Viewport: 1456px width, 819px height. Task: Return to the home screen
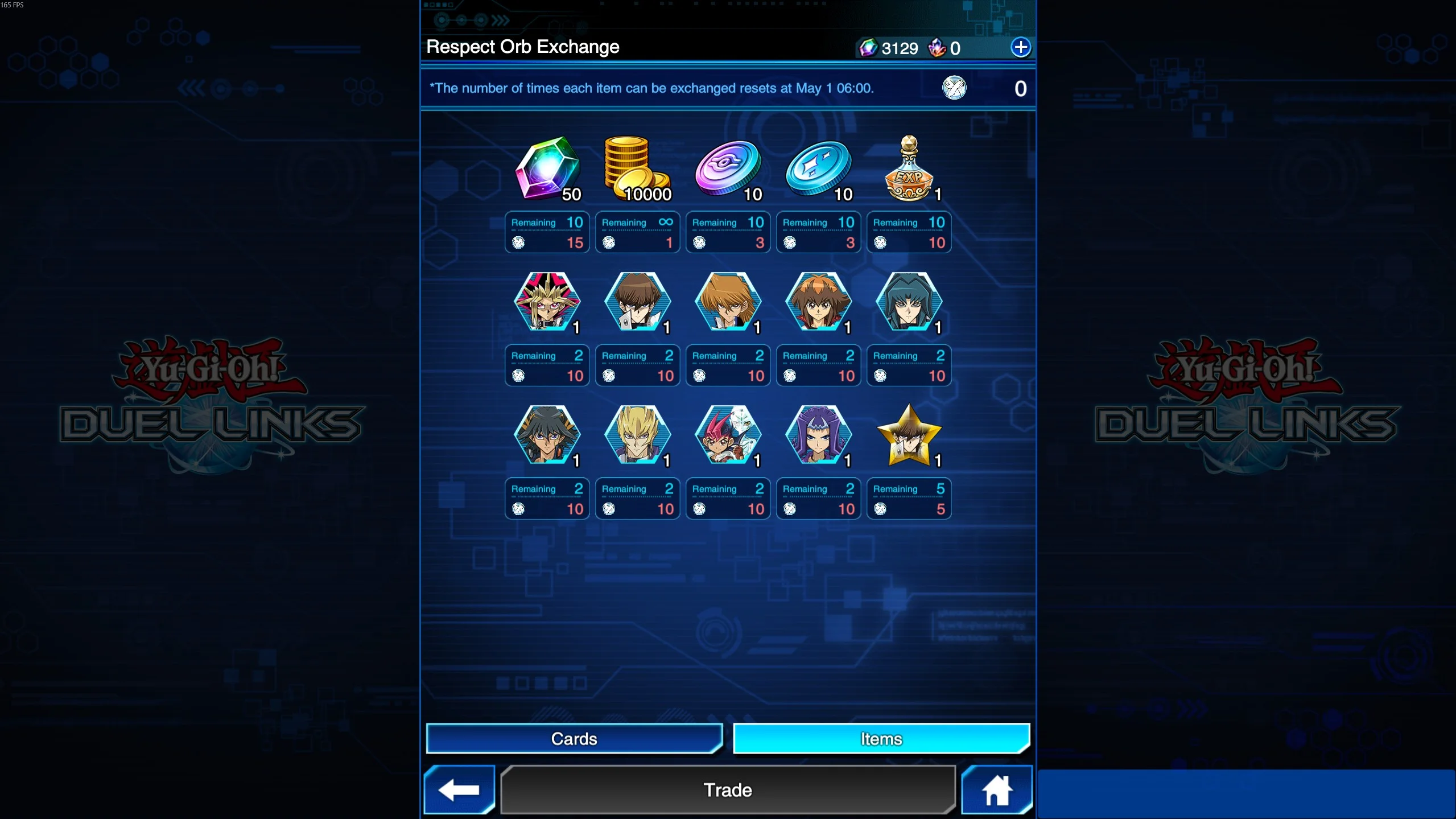pyautogui.click(x=997, y=790)
